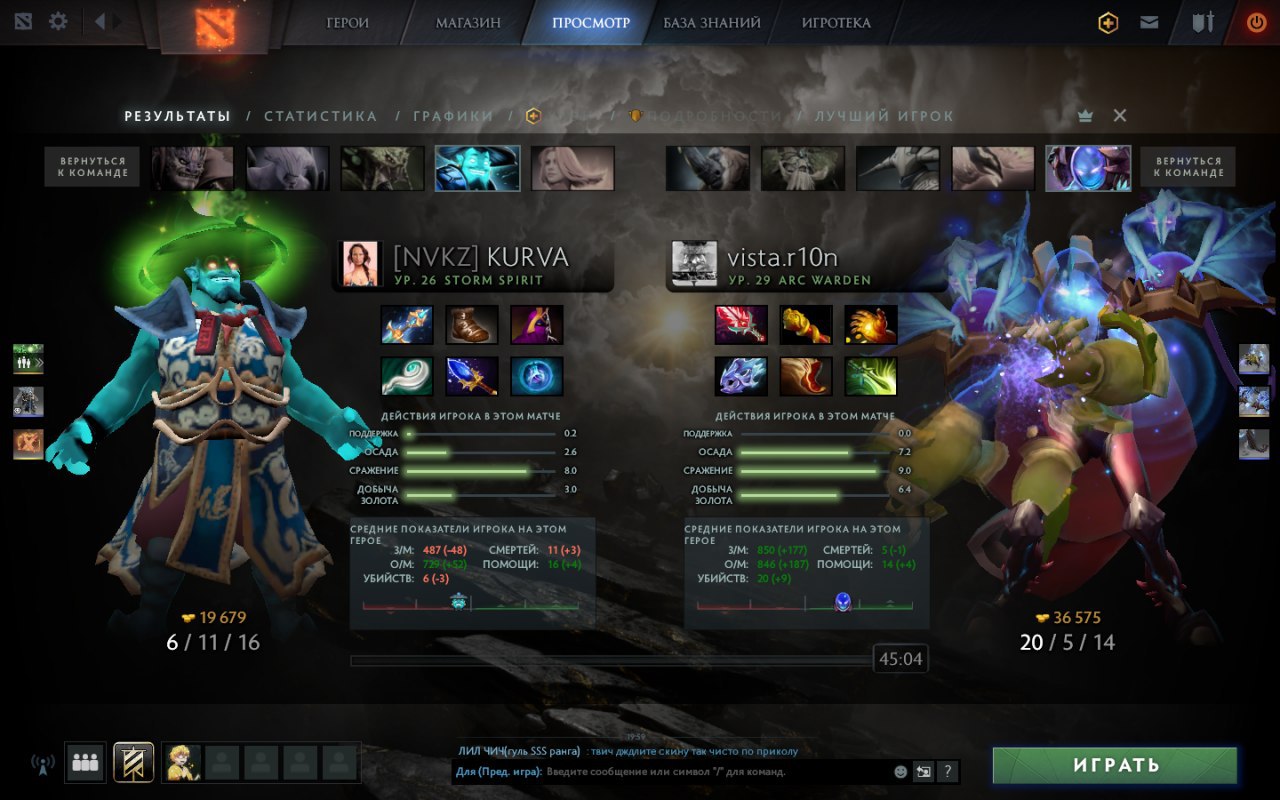Select the Lion hero portrait
Viewport: 1280px width, 800px height.
pos(192,168)
